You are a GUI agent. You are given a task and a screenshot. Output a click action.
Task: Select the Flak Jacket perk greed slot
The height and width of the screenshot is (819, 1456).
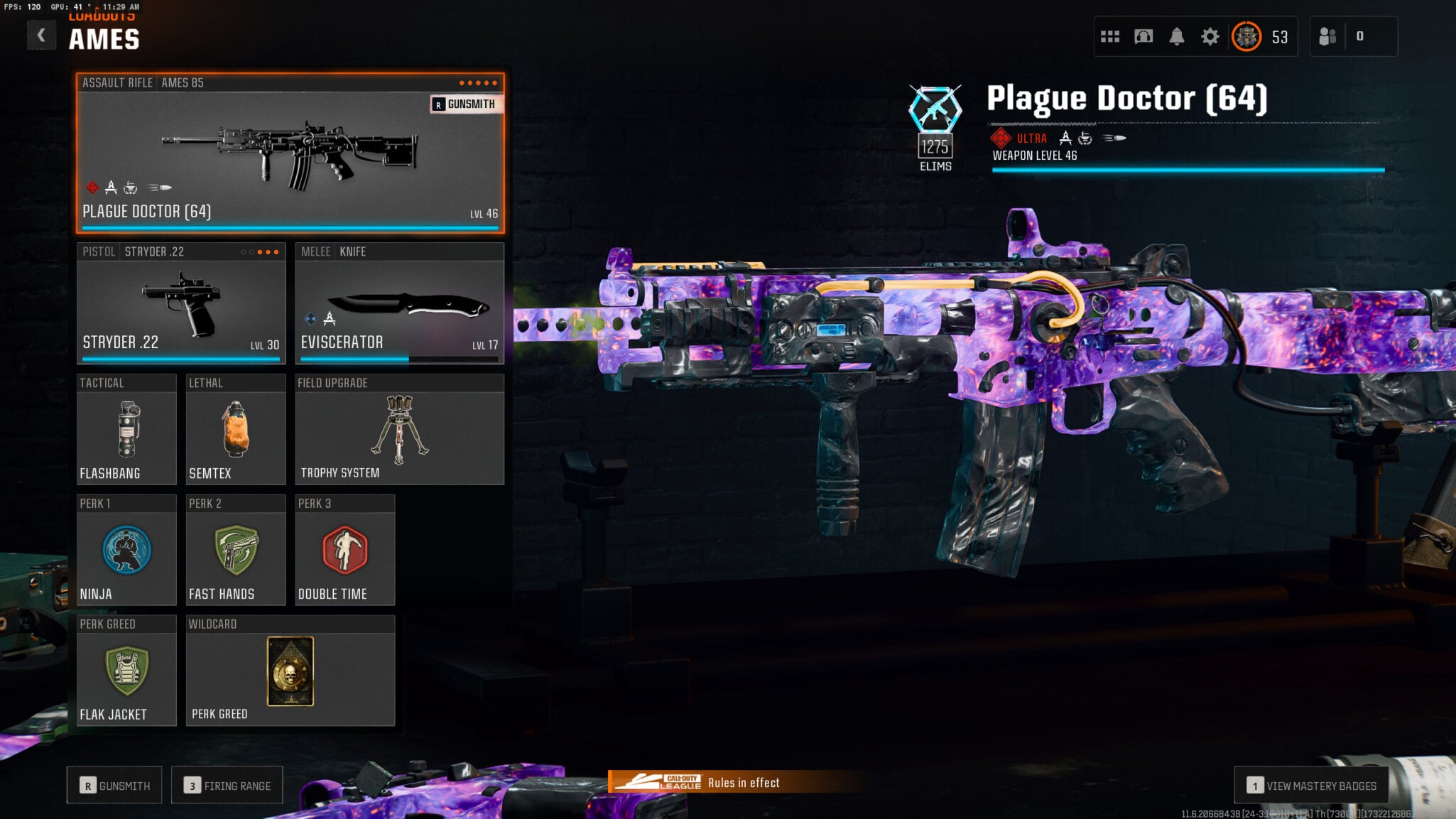click(126, 671)
